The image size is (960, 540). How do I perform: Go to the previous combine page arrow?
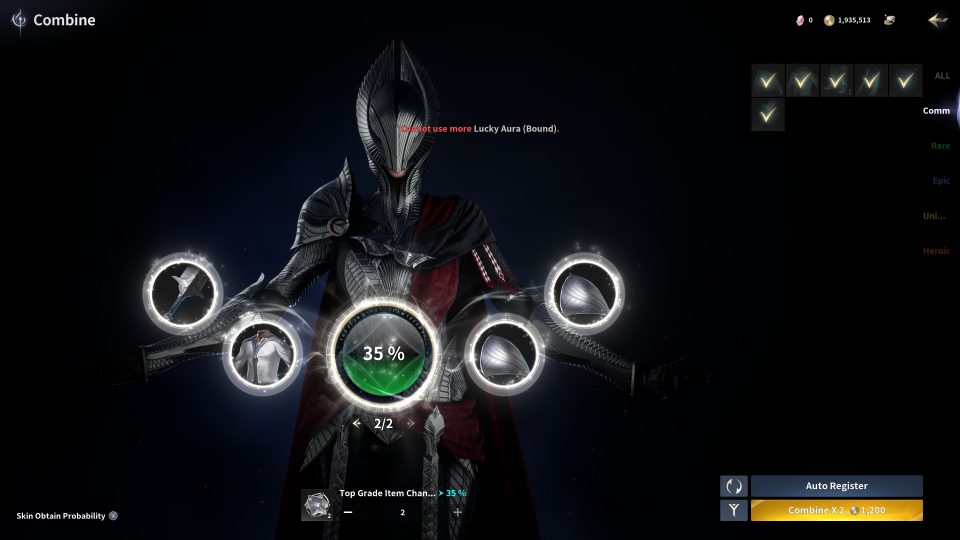[357, 424]
